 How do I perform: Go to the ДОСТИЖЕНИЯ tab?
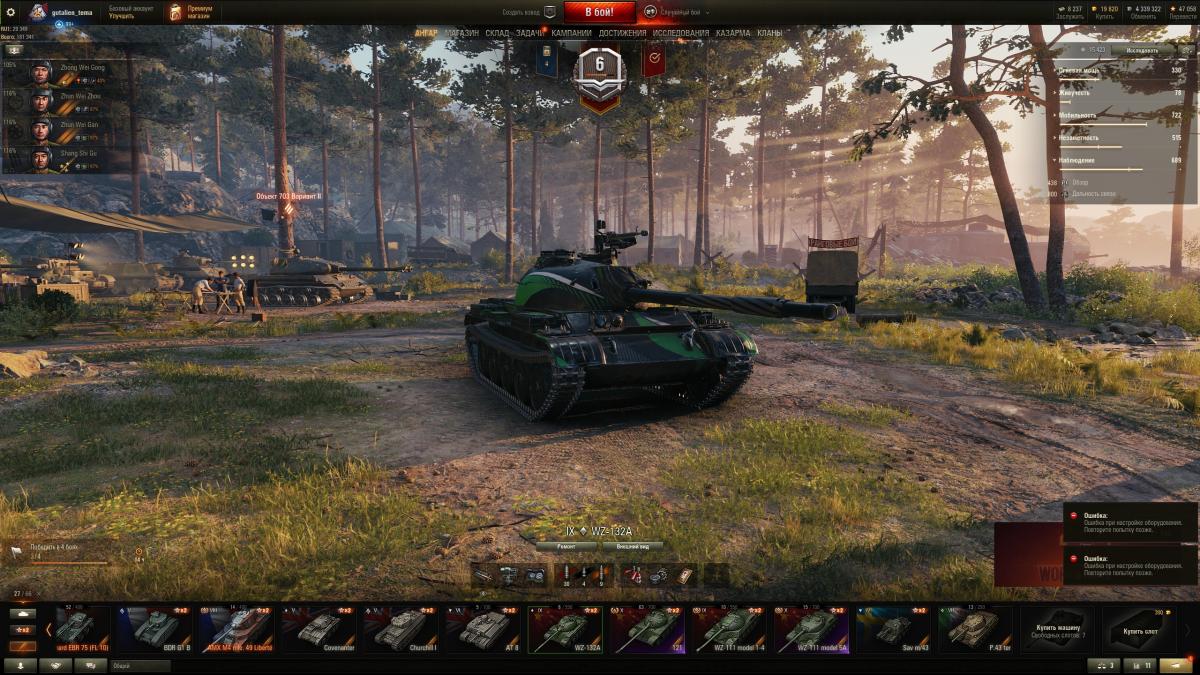[x=622, y=33]
